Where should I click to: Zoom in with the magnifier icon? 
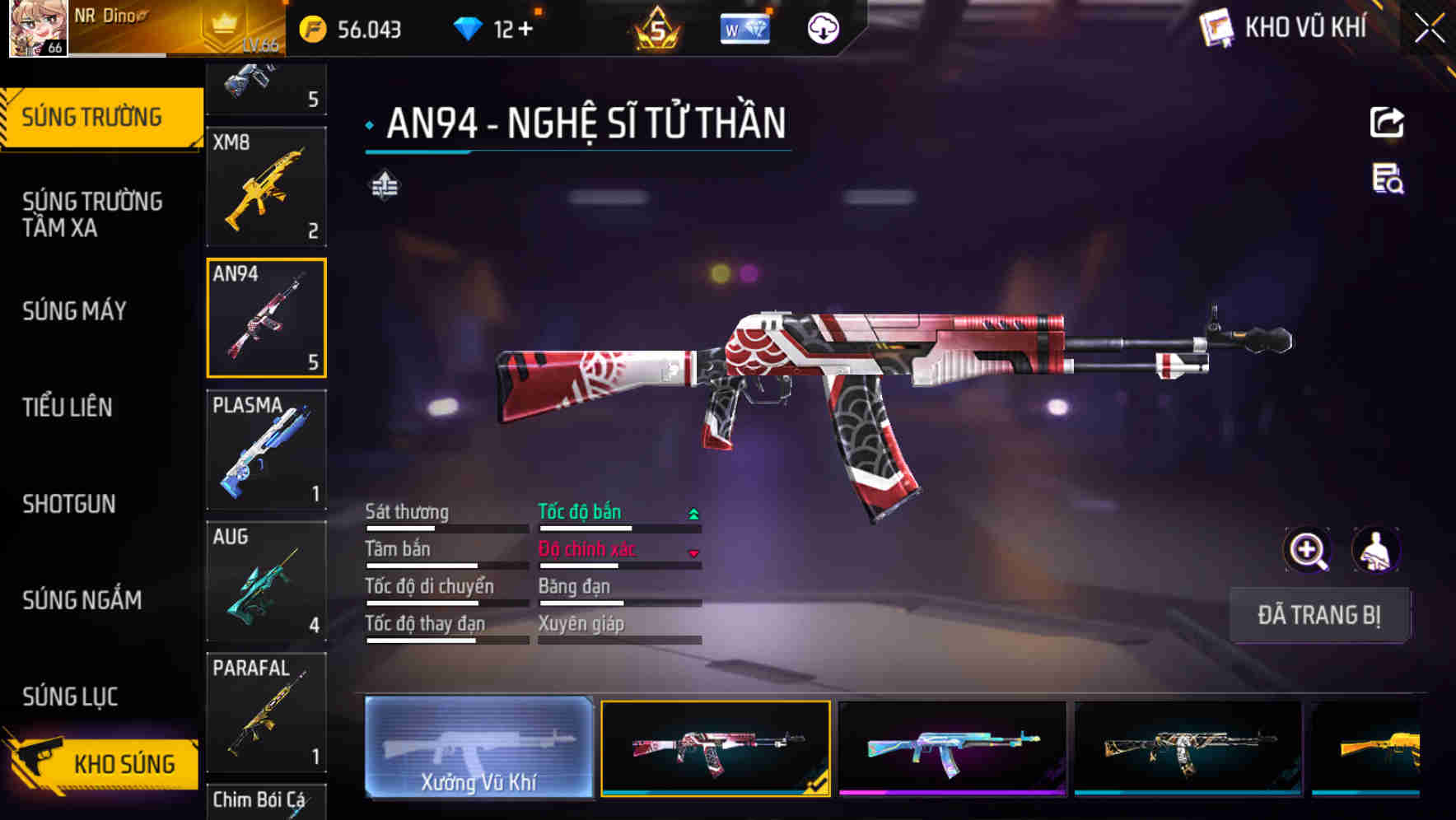point(1308,550)
